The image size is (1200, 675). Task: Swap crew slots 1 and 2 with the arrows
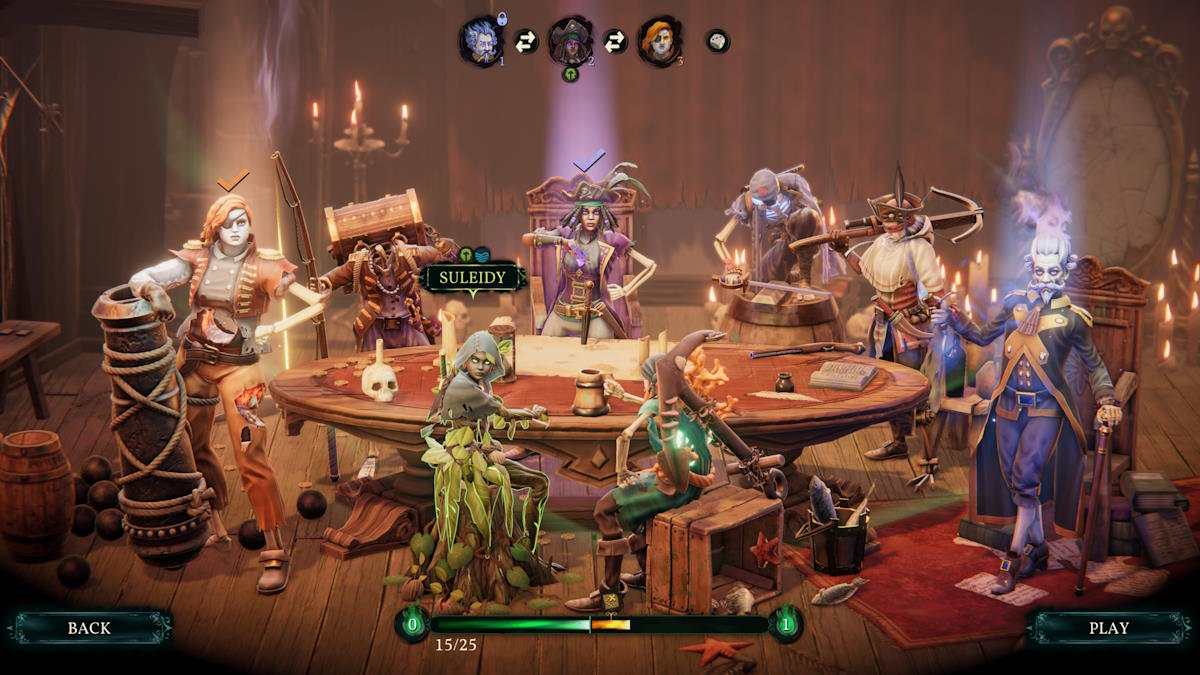(526, 41)
